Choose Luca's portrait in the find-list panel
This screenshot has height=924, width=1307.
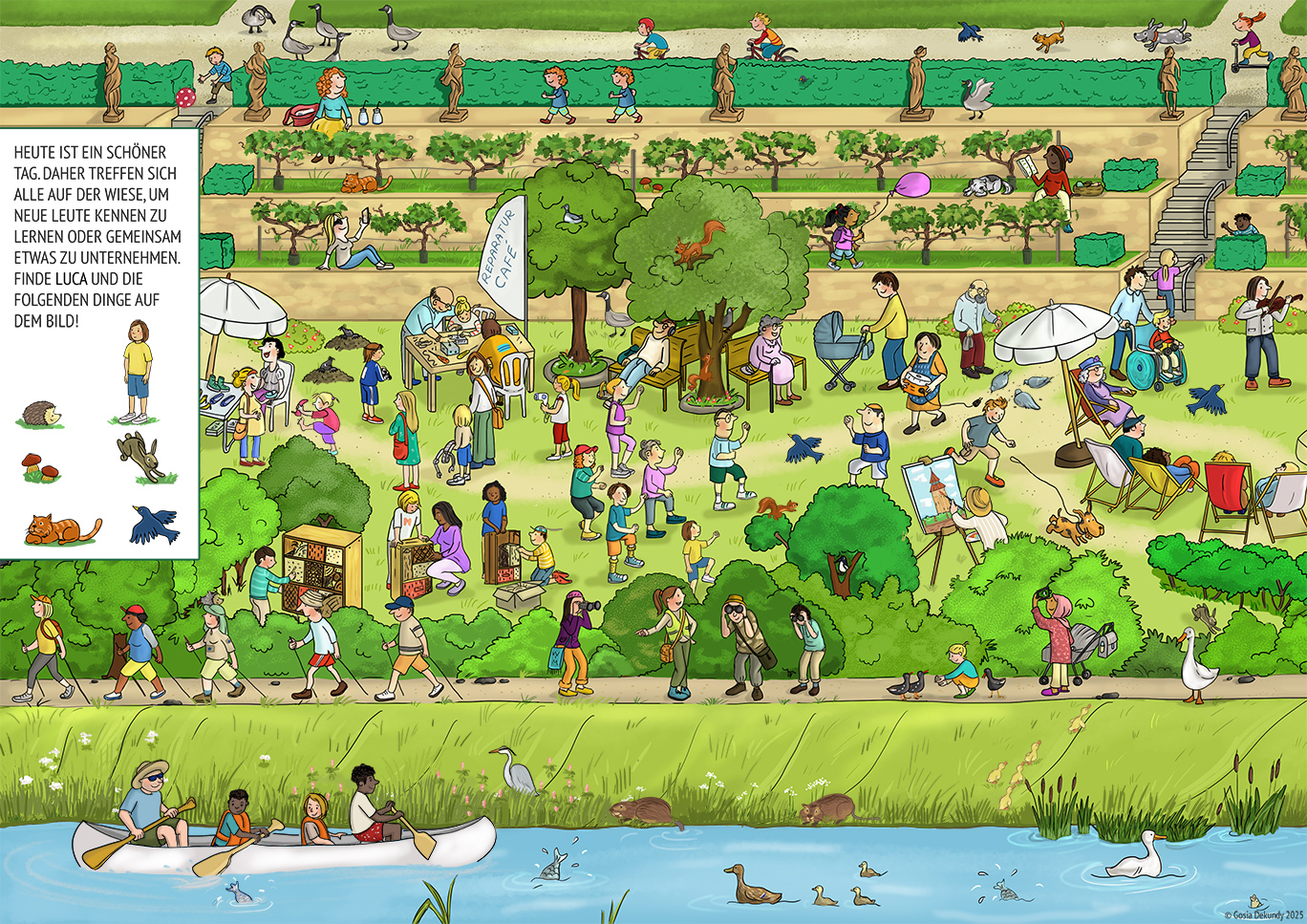click(x=138, y=372)
